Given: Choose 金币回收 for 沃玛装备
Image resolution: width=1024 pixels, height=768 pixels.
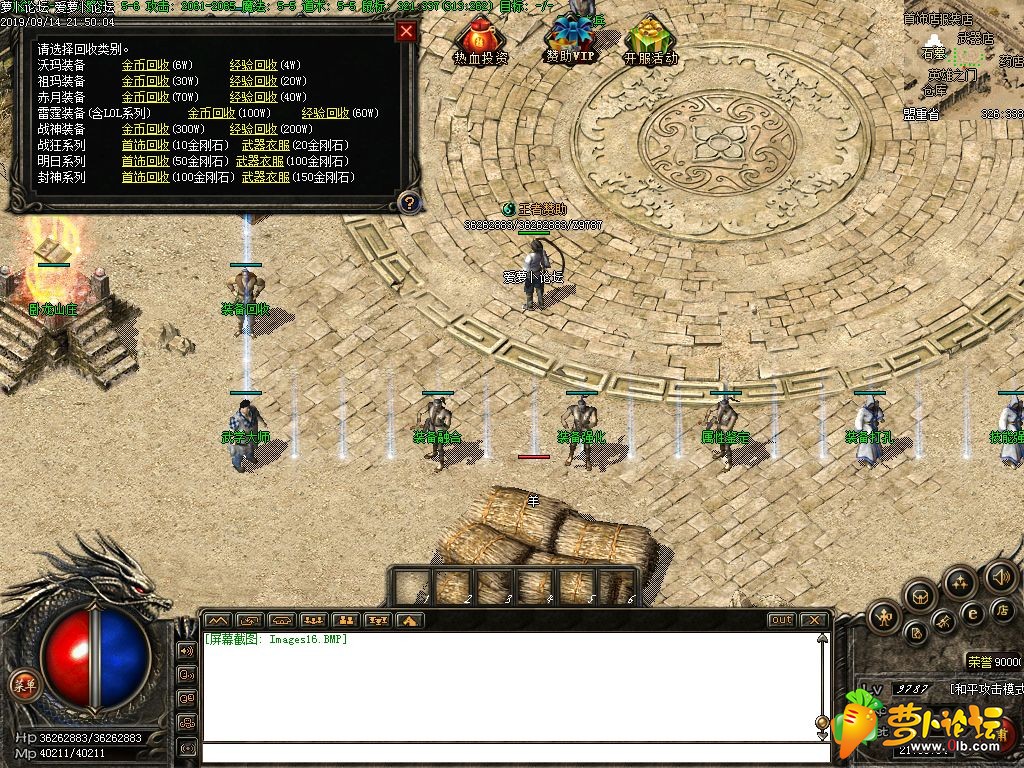Looking at the screenshot, I should [x=145, y=65].
